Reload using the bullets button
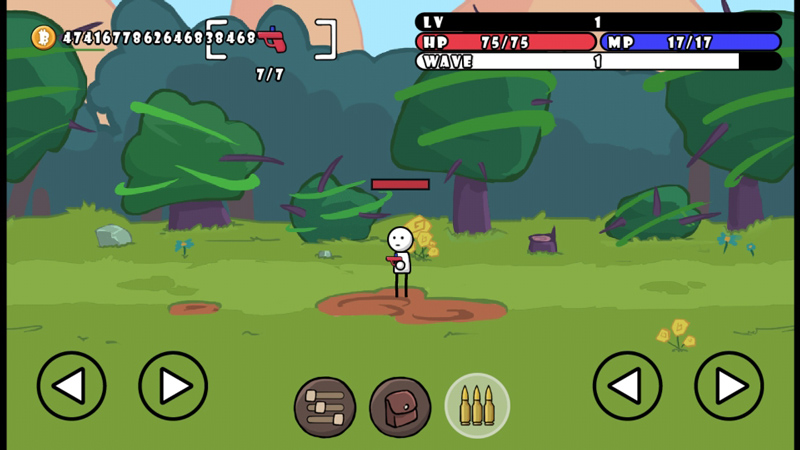Image resolution: width=800 pixels, height=450 pixels. point(477,406)
